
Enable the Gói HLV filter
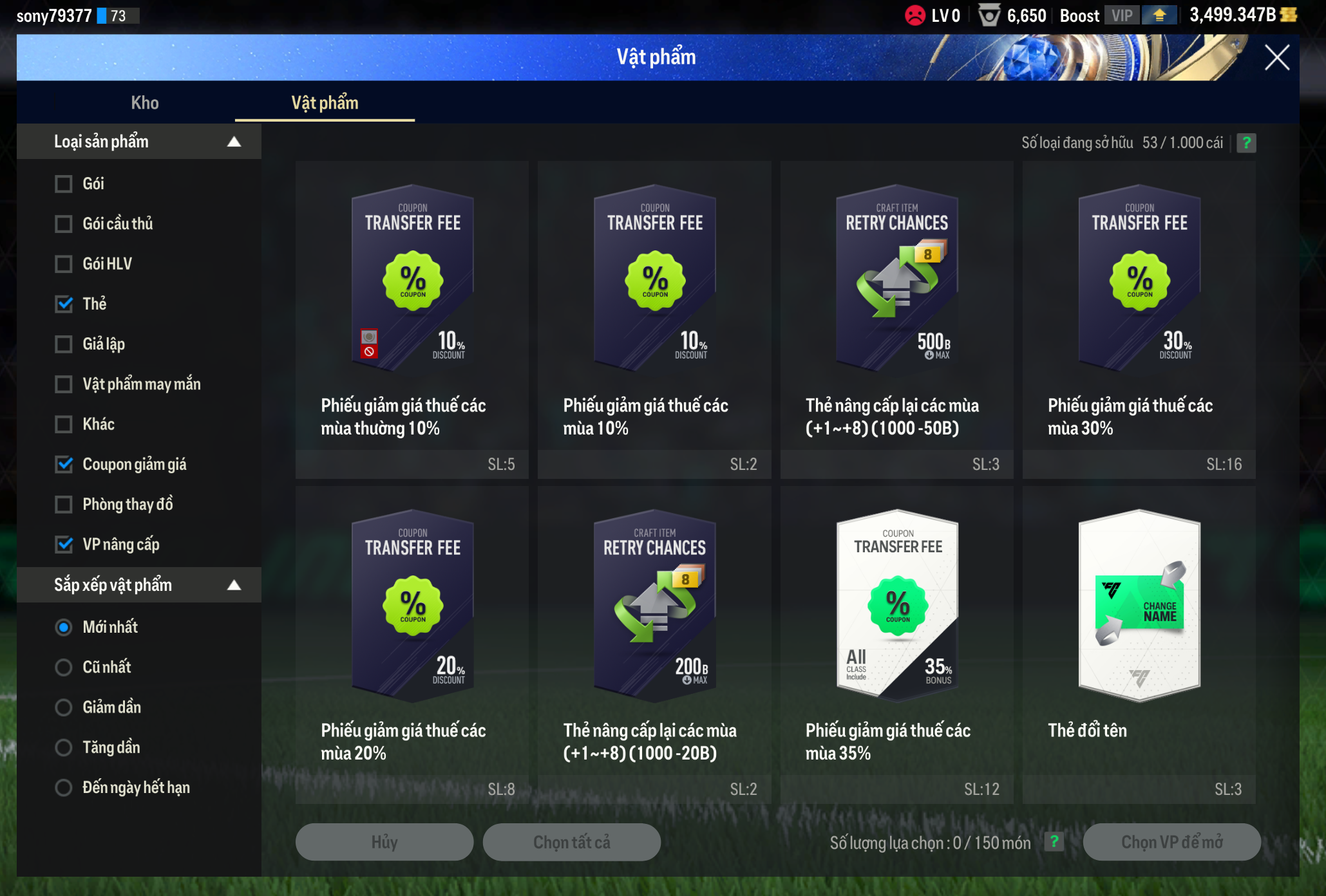coord(64,264)
